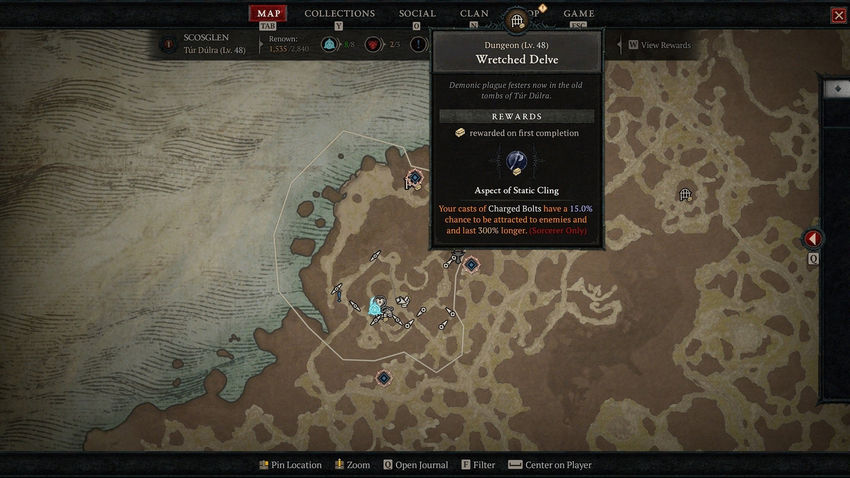
Task: Expand the journal panel with the red arrow
Action: (813, 240)
